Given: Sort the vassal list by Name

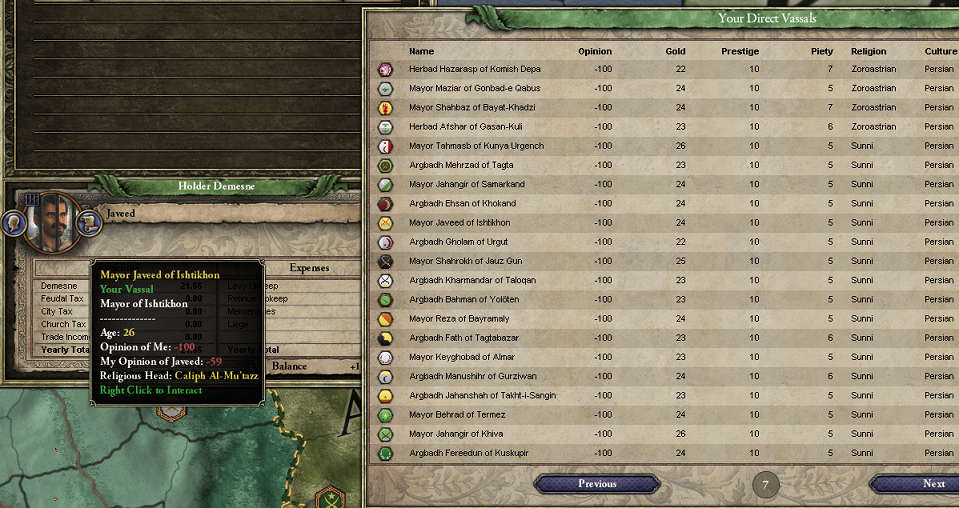Looking at the screenshot, I should pyautogui.click(x=421, y=51).
